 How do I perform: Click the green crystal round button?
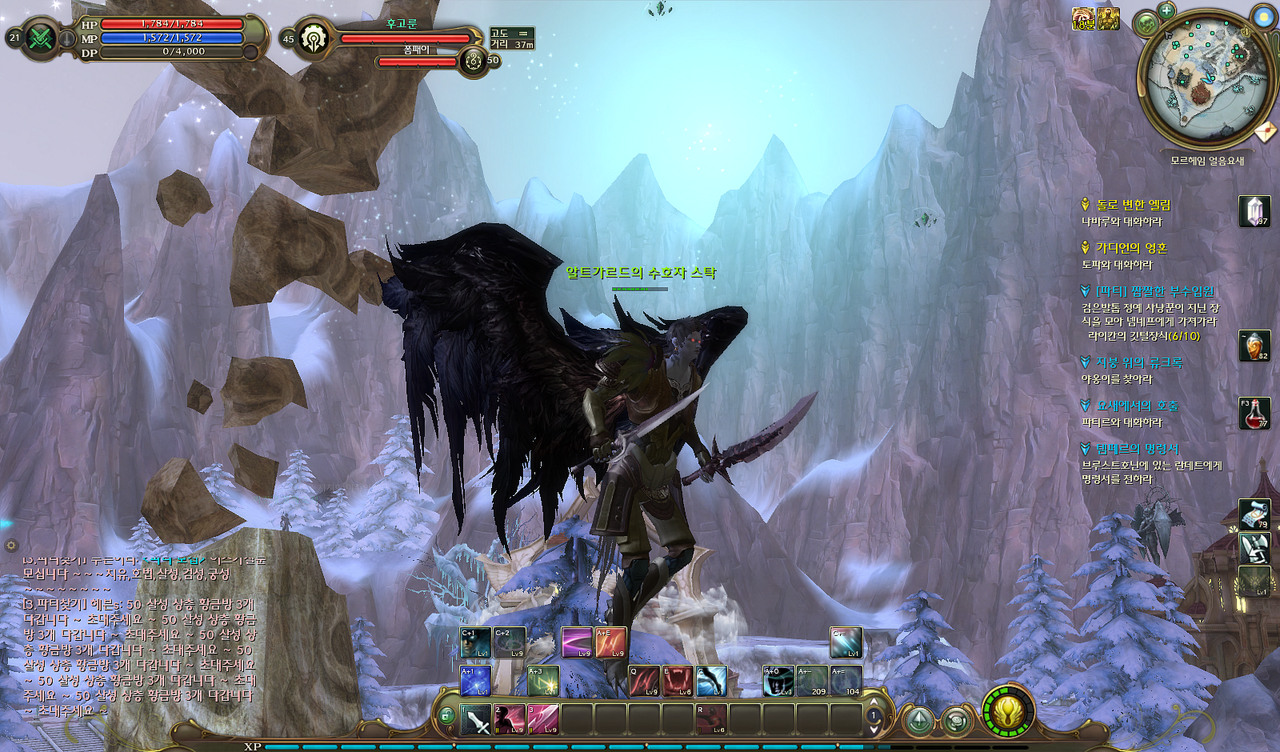click(x=919, y=719)
